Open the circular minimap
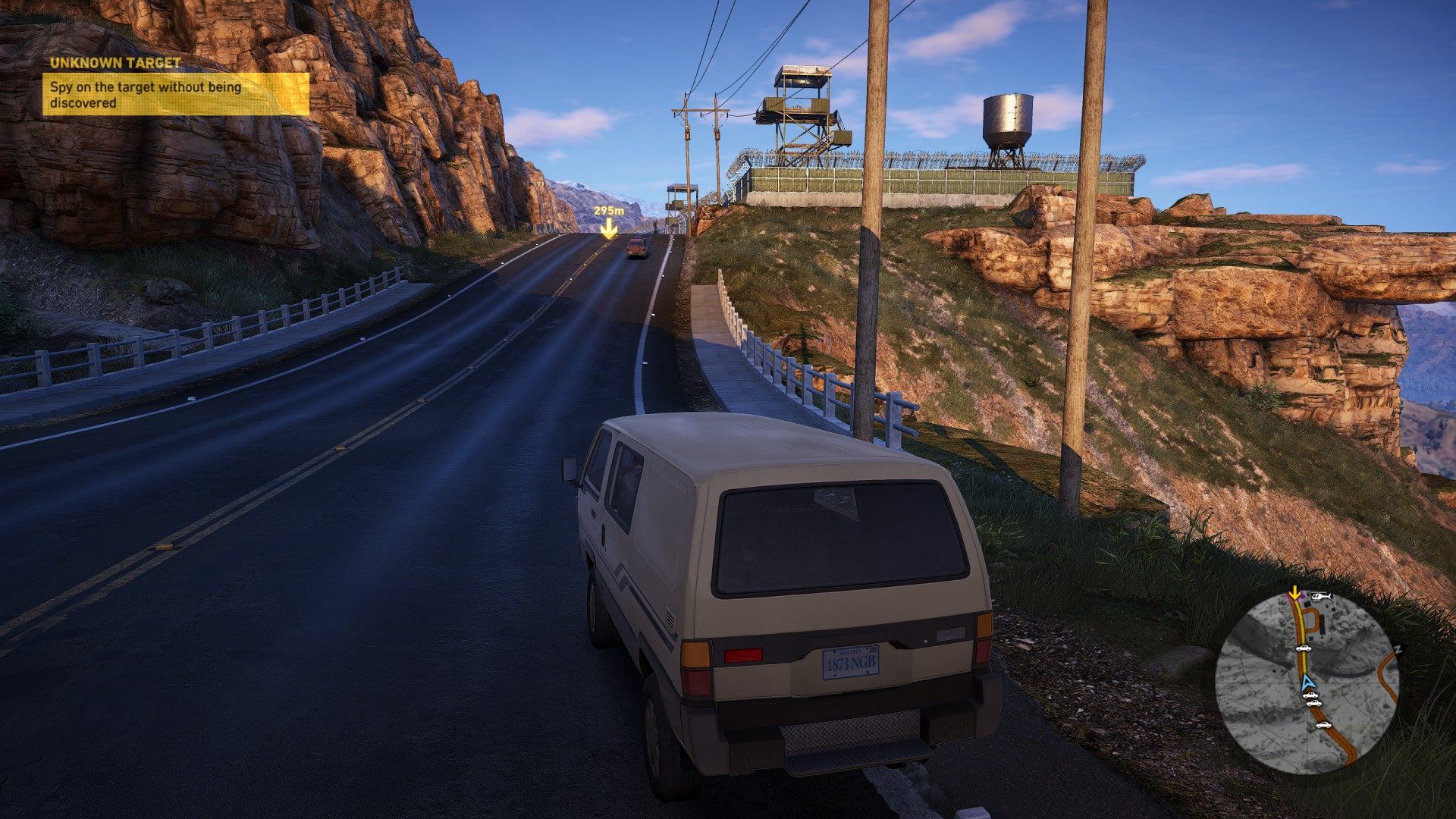The image size is (1456, 819). (1307, 682)
